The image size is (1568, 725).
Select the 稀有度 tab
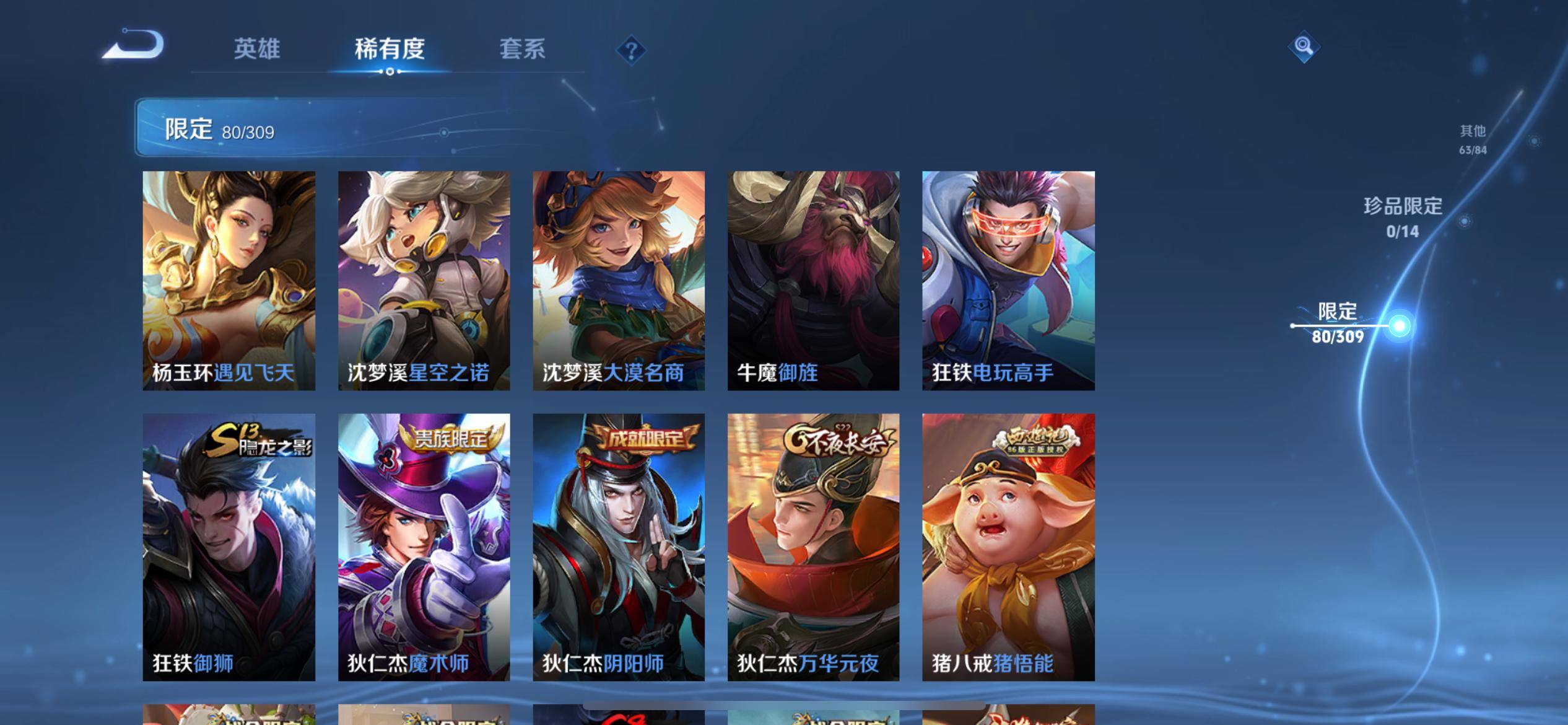(x=390, y=49)
